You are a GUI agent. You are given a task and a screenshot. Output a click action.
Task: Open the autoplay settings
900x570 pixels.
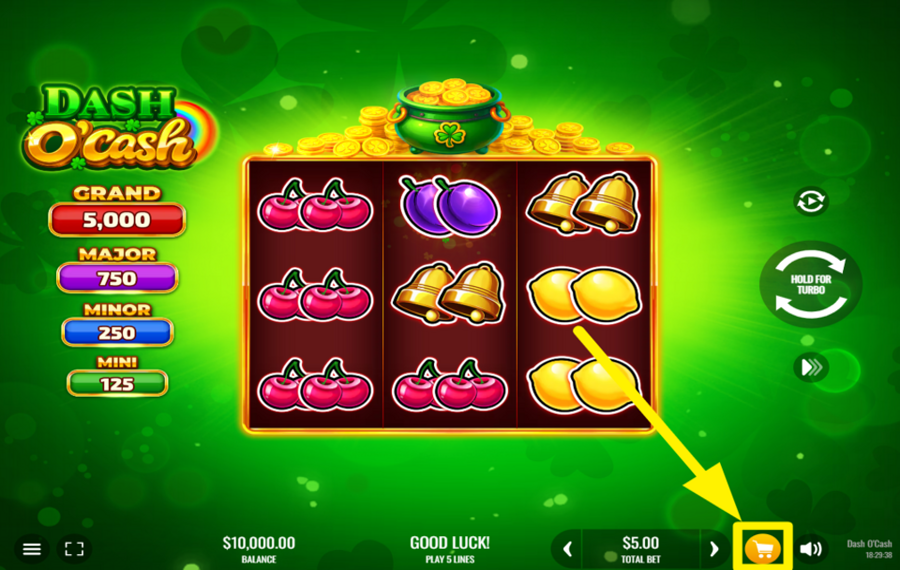coord(810,202)
